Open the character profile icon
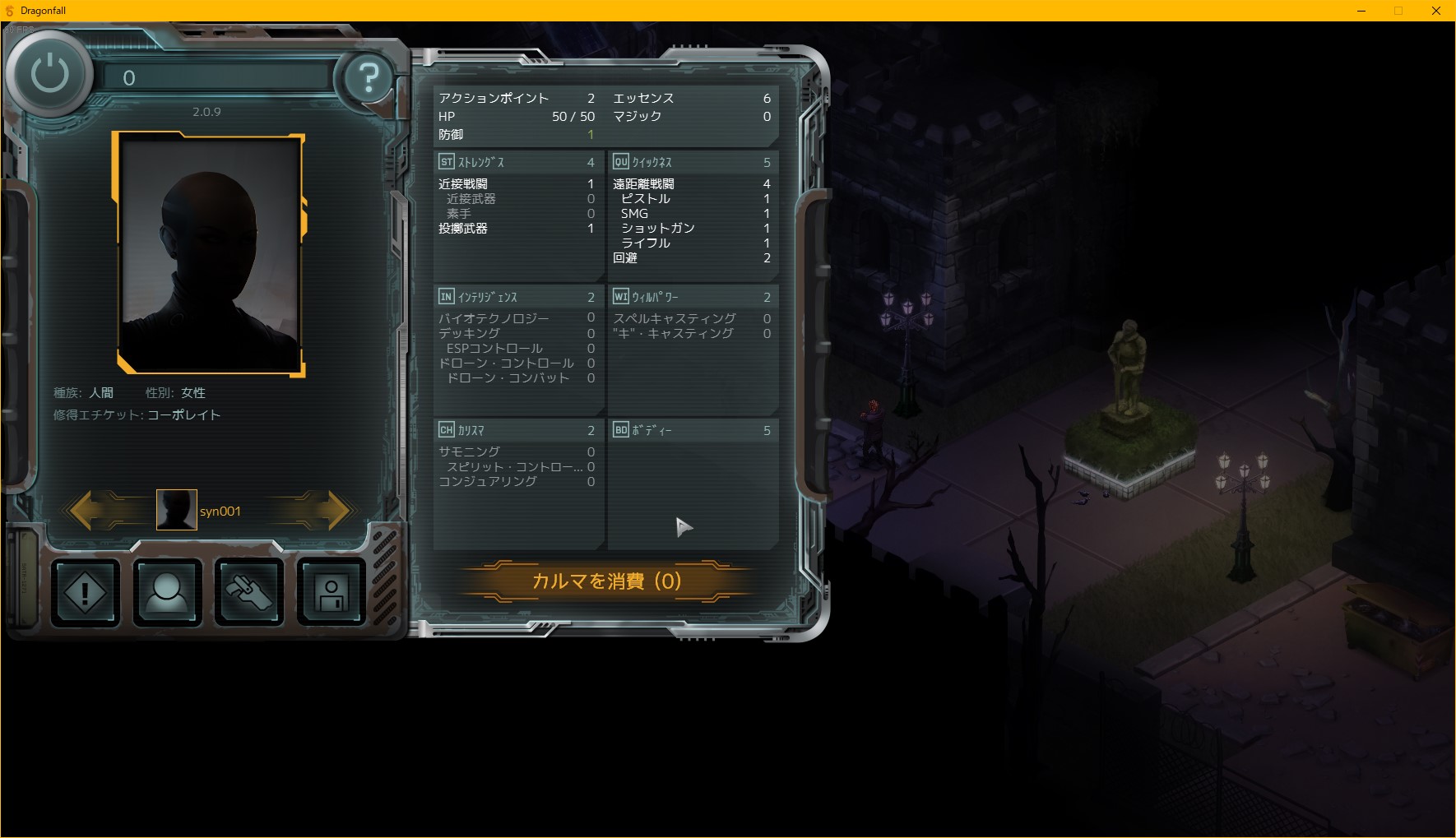The height and width of the screenshot is (838, 1456). 167,591
